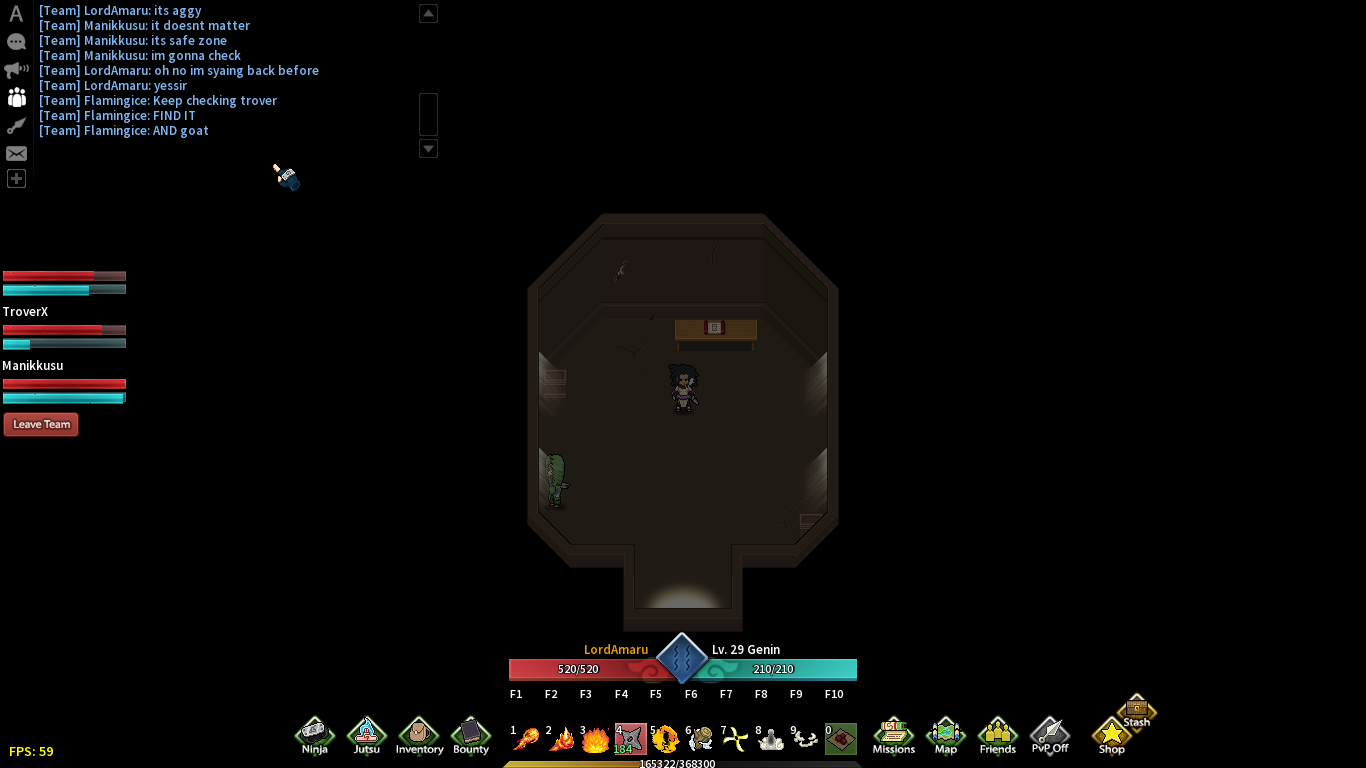This screenshot has height=768, width=1366.
Task: Open the Shop
Action: [1111, 736]
